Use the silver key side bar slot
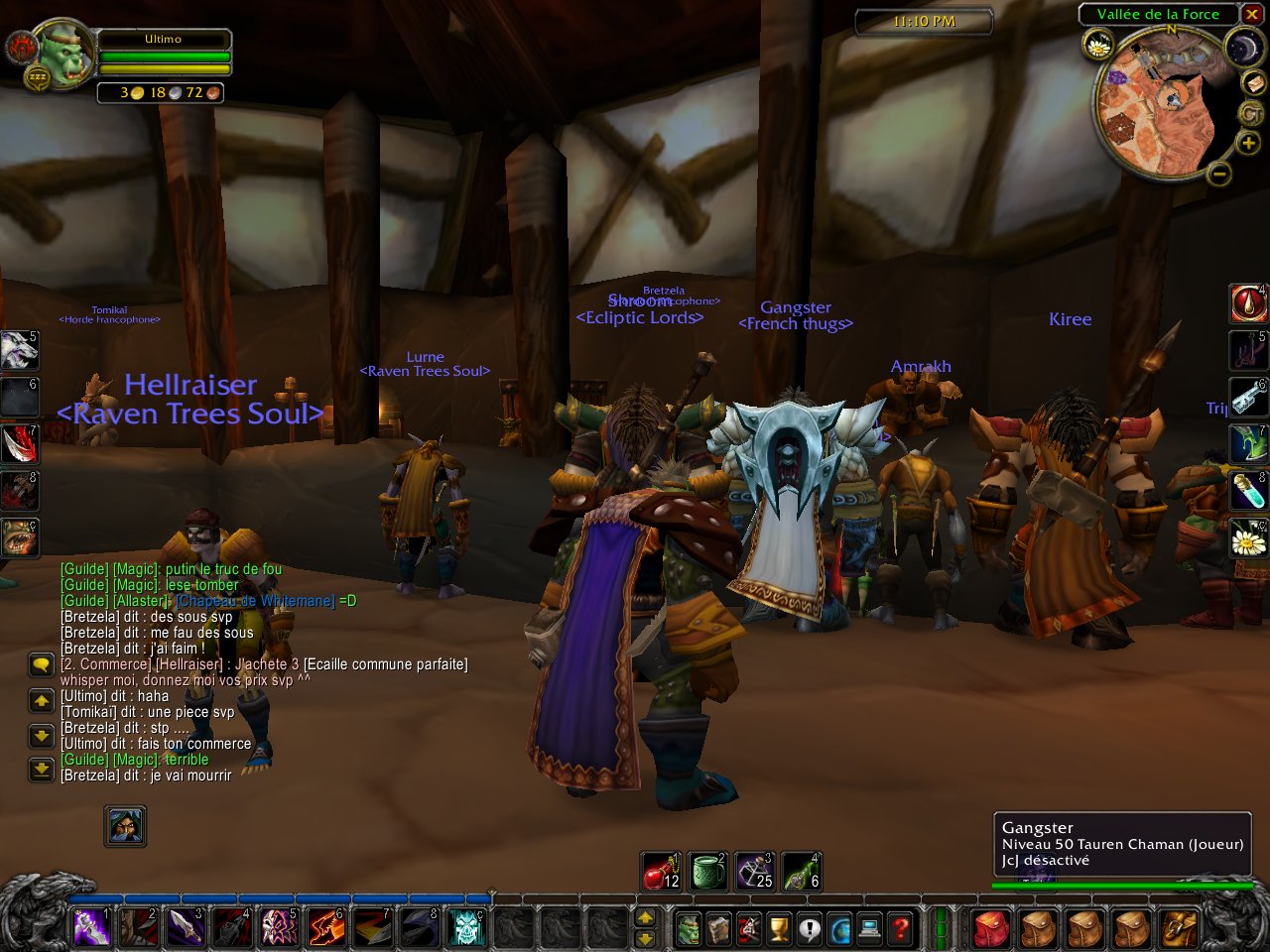1270x952 pixels. [1248, 397]
